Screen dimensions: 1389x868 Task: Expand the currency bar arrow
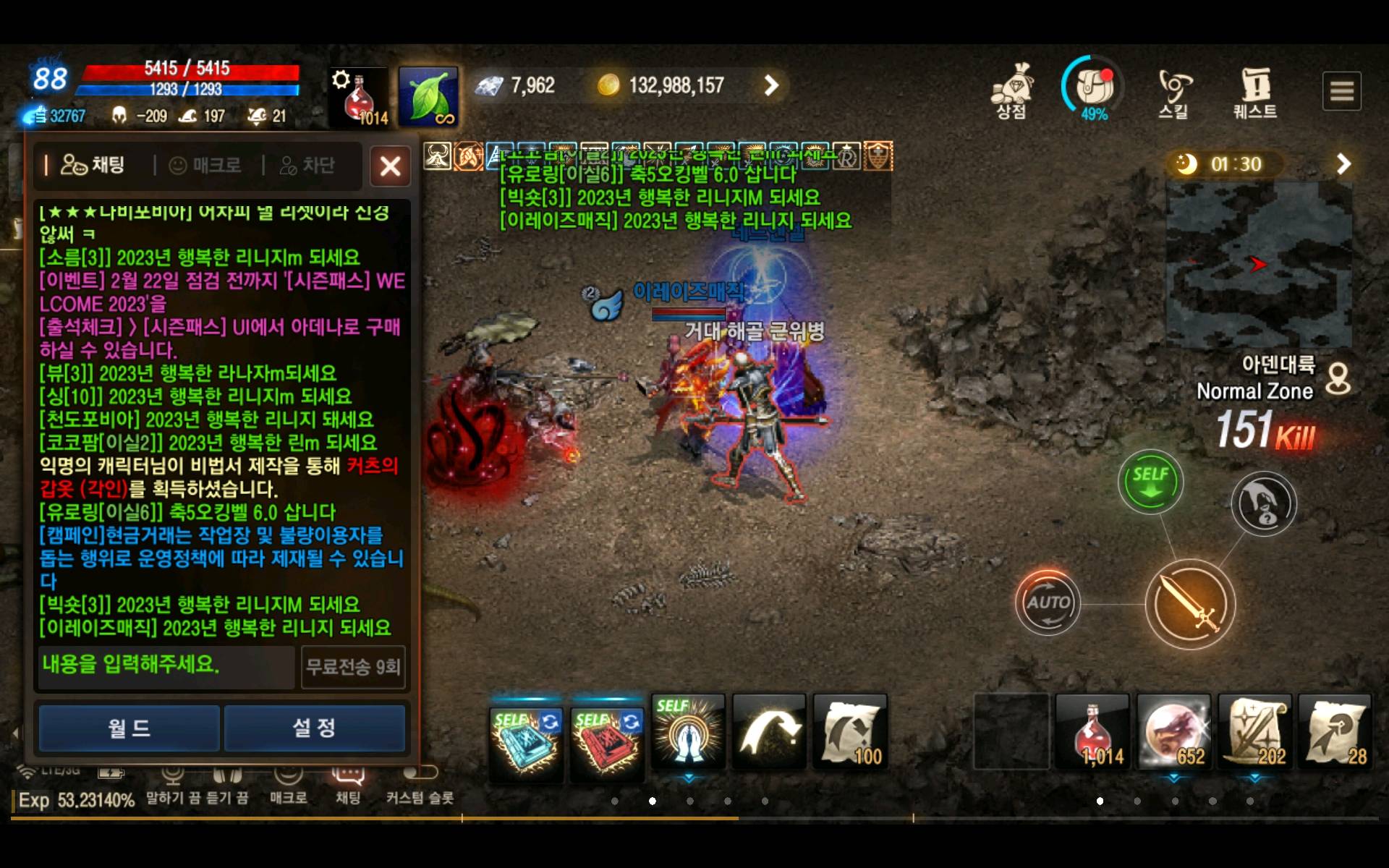[x=772, y=85]
